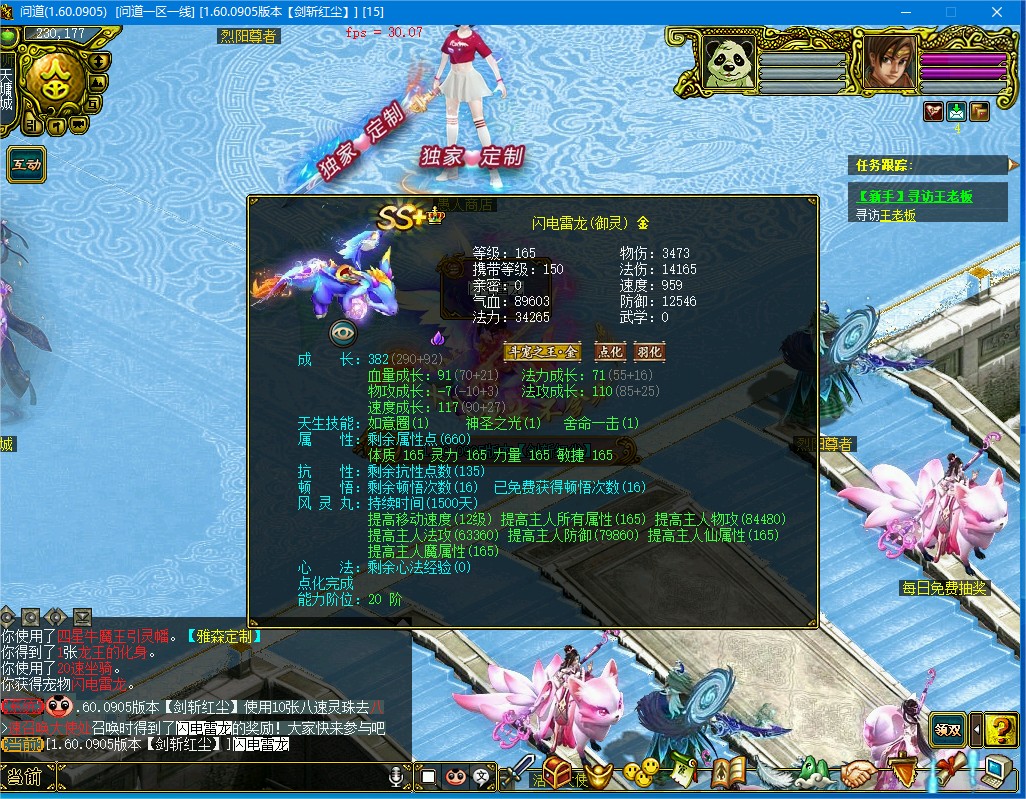Click the handshake trade icon
1026x799 pixels.
point(857,772)
